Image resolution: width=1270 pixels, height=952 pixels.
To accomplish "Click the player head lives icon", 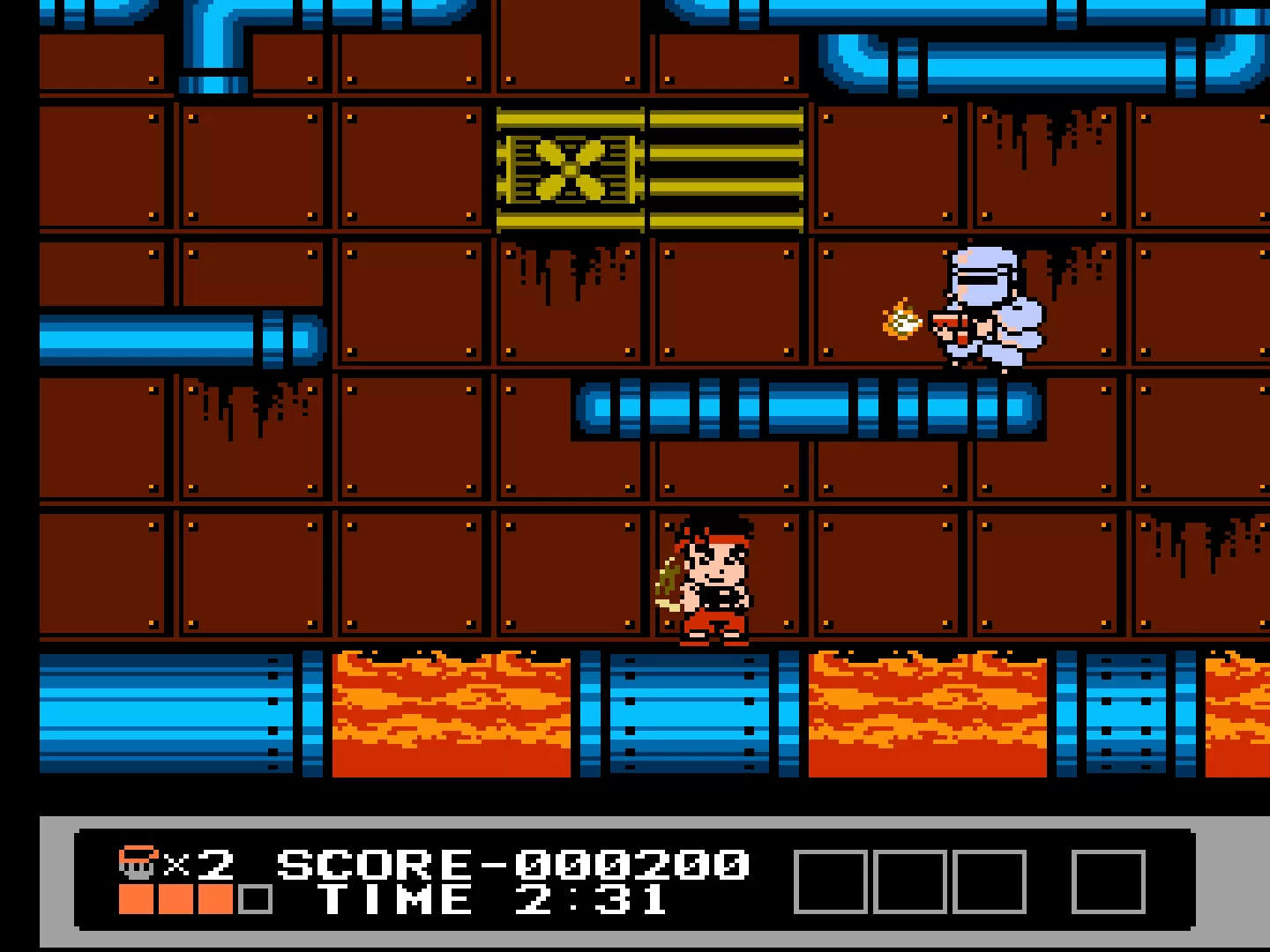I will tap(138, 864).
